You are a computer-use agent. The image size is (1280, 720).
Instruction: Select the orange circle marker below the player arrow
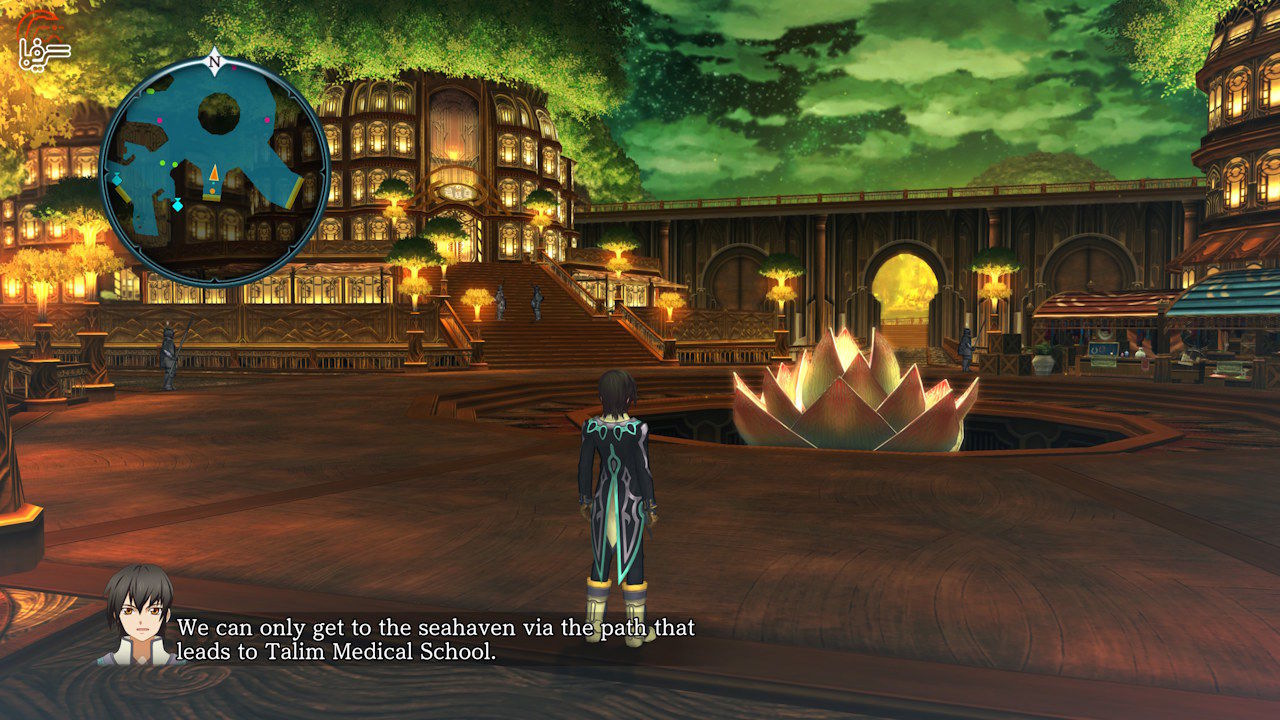tap(212, 190)
